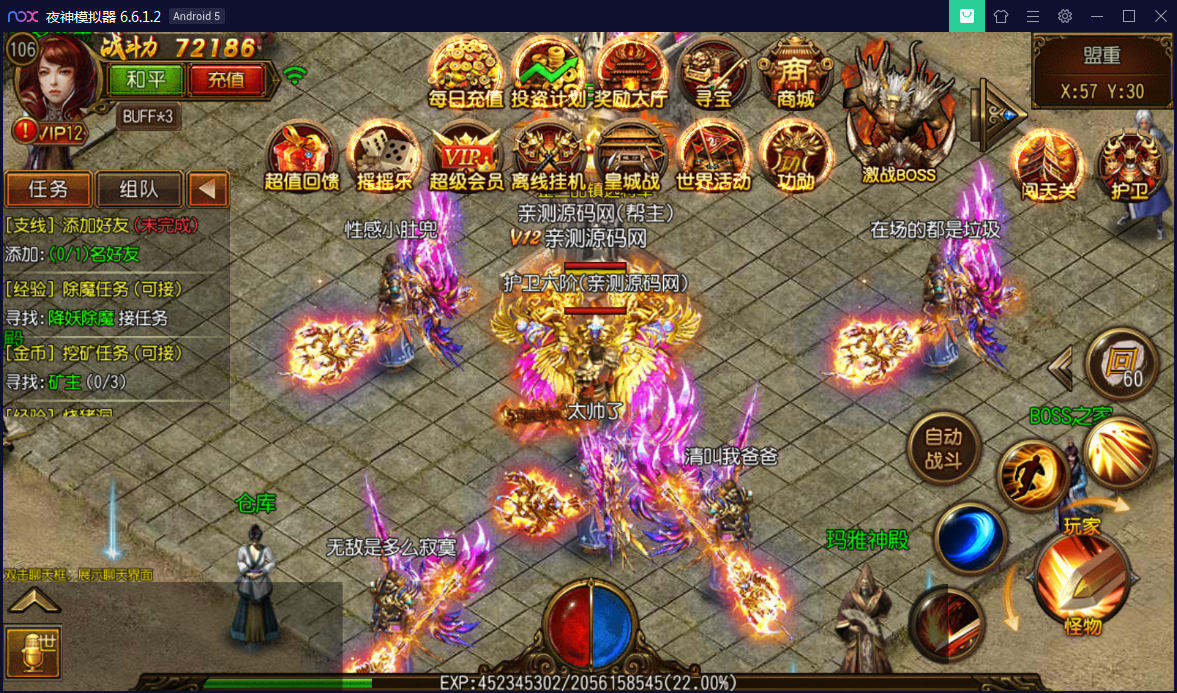Image resolution: width=1177 pixels, height=693 pixels.
Task: Open the 投资计划 investment plan
Action: 548,72
